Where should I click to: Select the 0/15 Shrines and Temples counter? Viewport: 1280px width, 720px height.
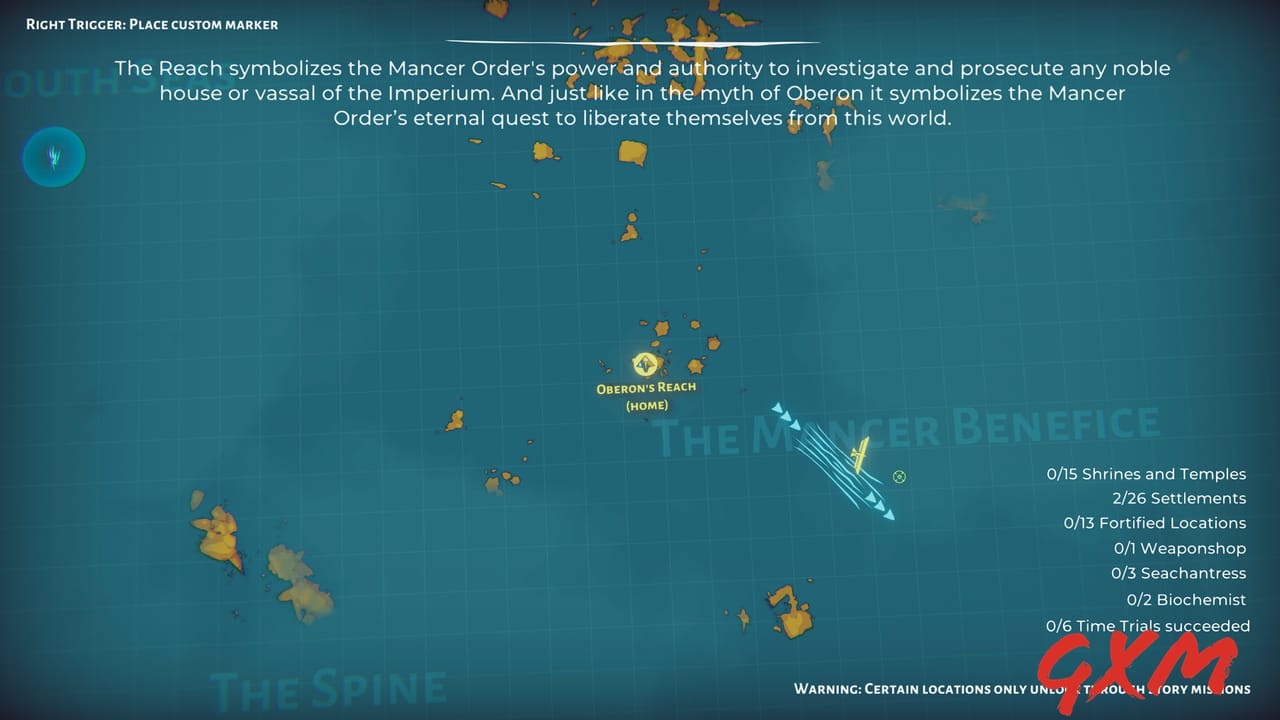[1147, 473]
